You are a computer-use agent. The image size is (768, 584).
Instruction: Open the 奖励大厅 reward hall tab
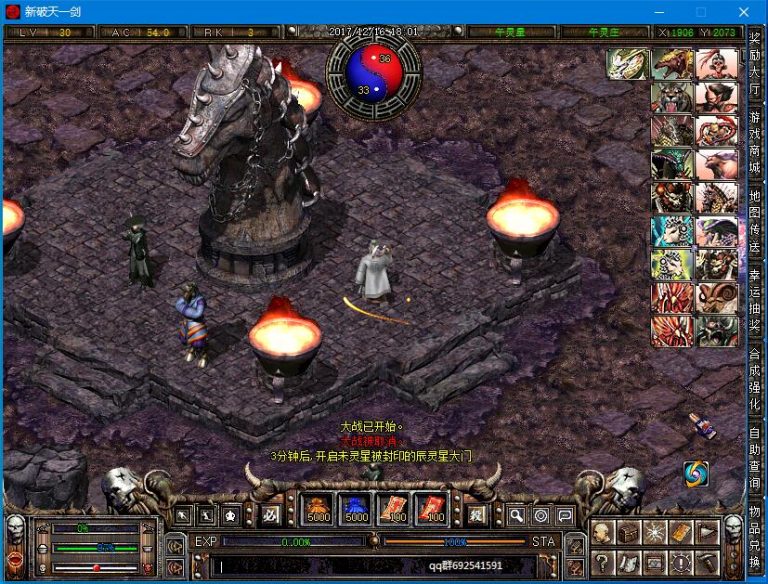point(755,66)
